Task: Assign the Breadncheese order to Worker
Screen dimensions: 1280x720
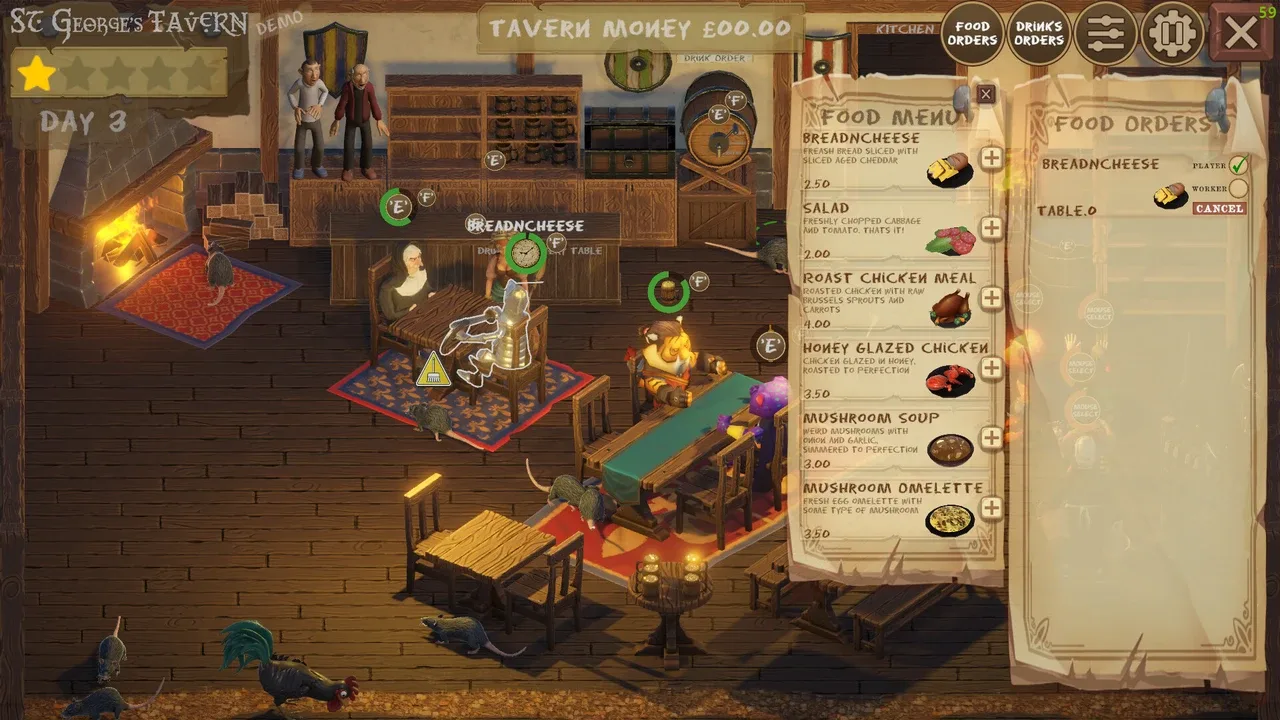Action: [1238, 188]
